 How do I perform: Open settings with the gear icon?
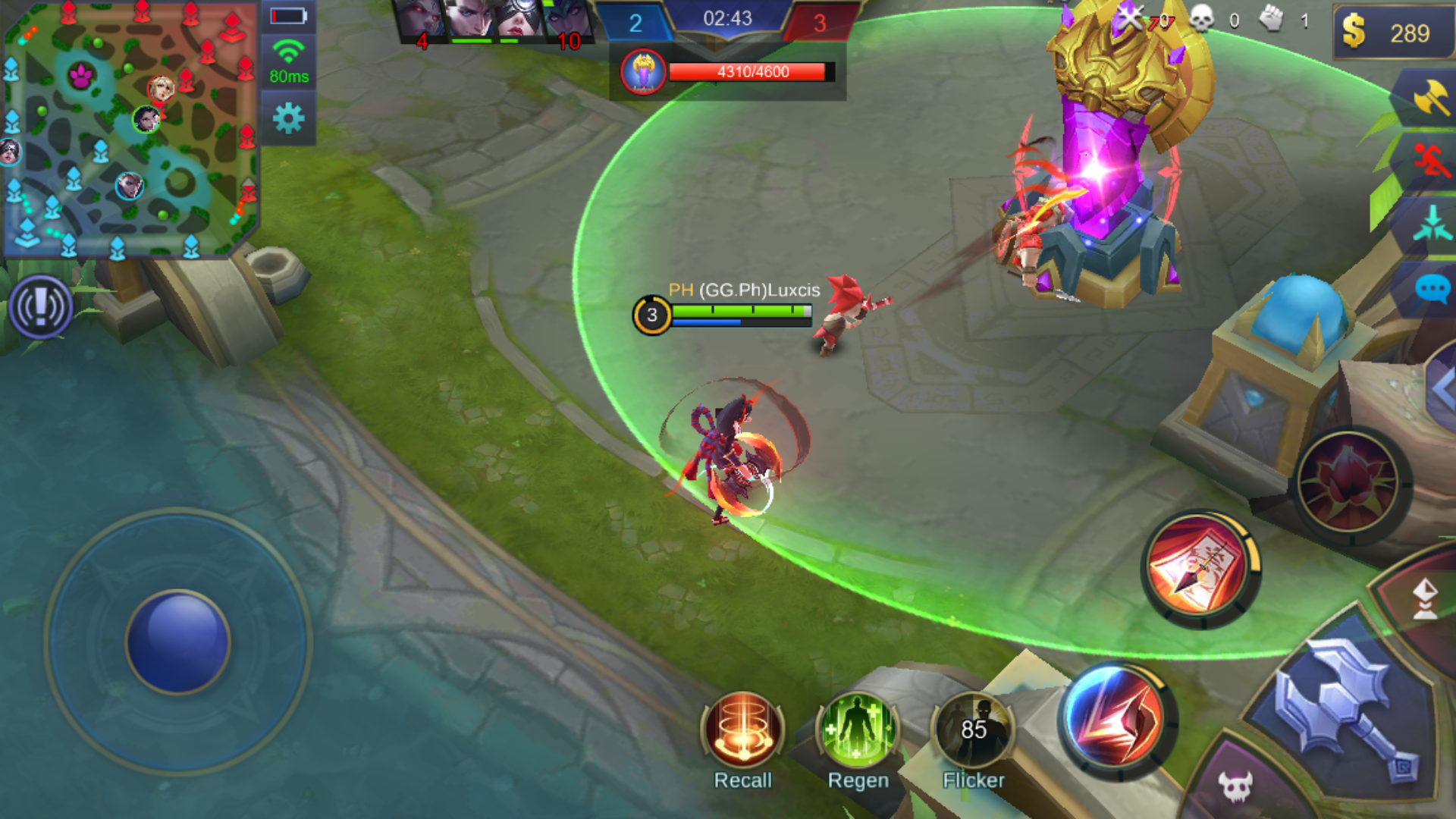288,118
